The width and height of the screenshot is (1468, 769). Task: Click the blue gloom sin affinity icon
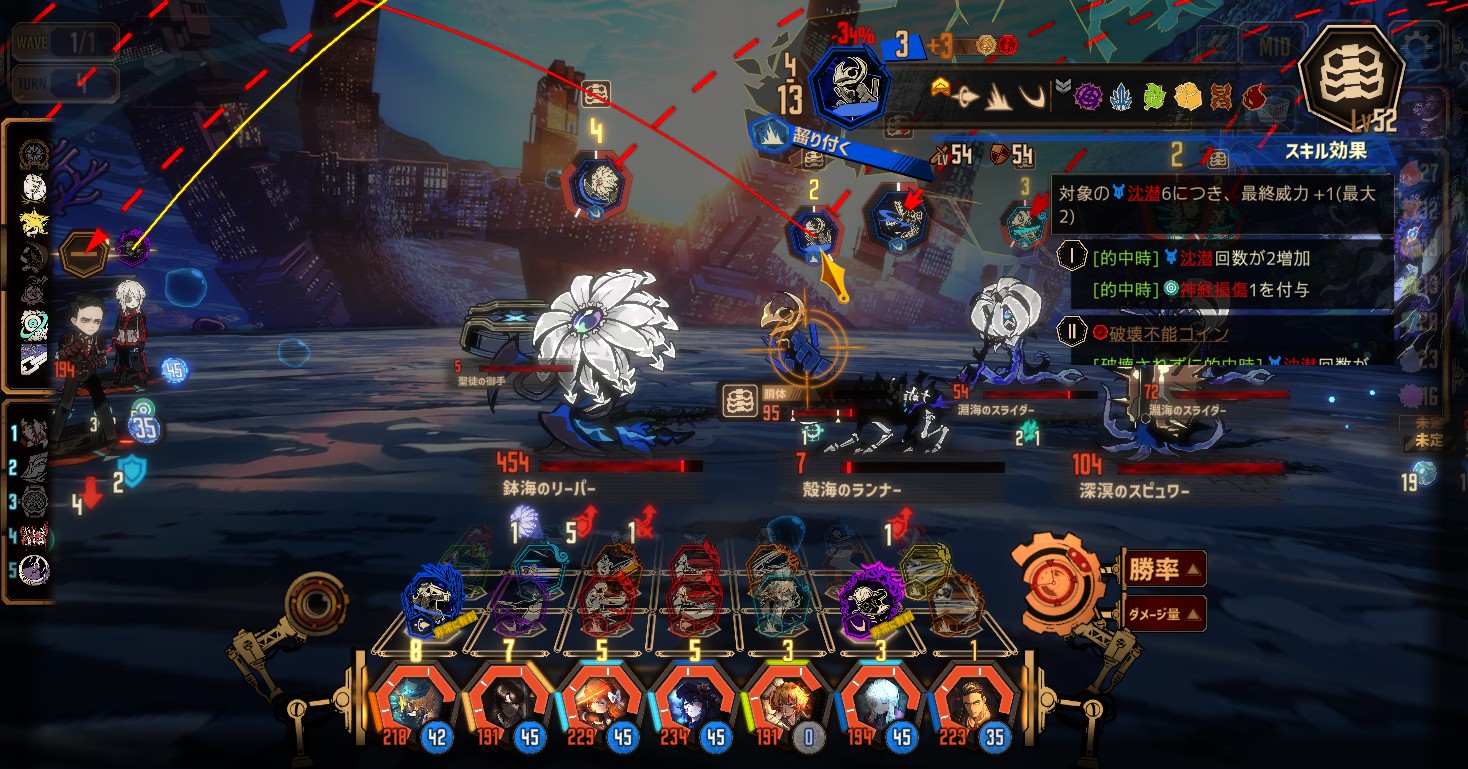point(1121,97)
